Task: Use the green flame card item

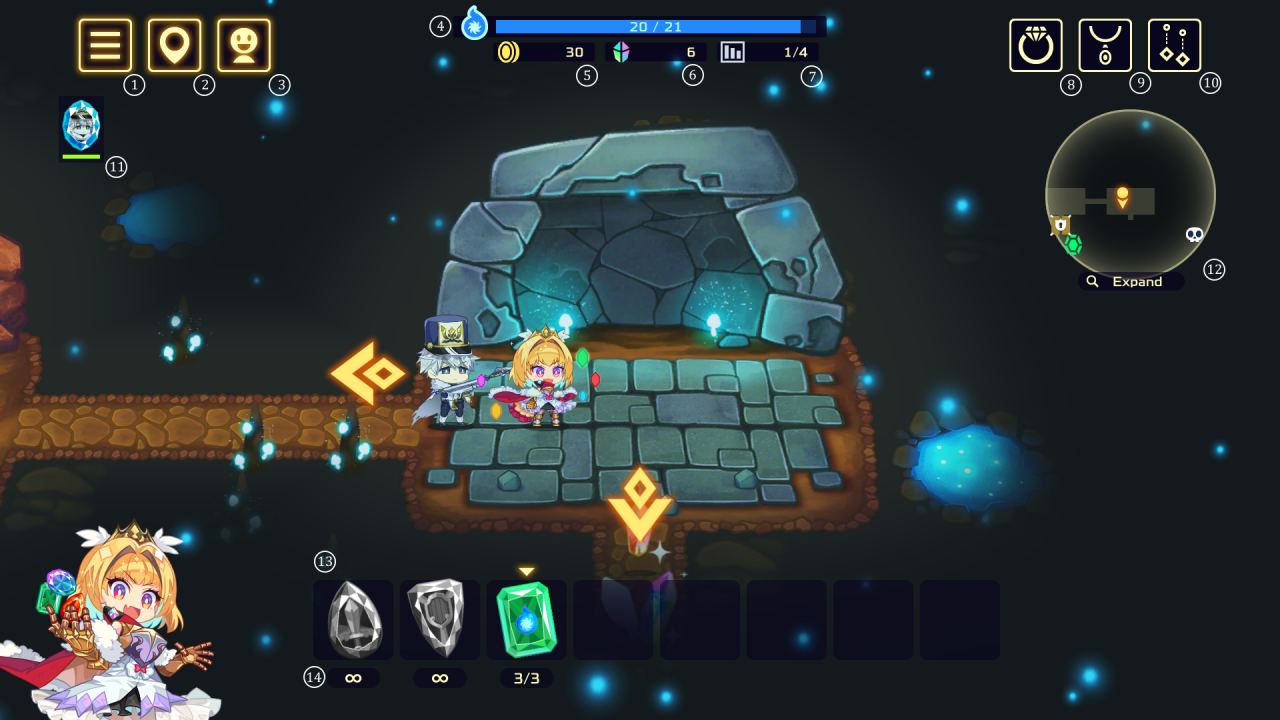Action: (x=527, y=620)
